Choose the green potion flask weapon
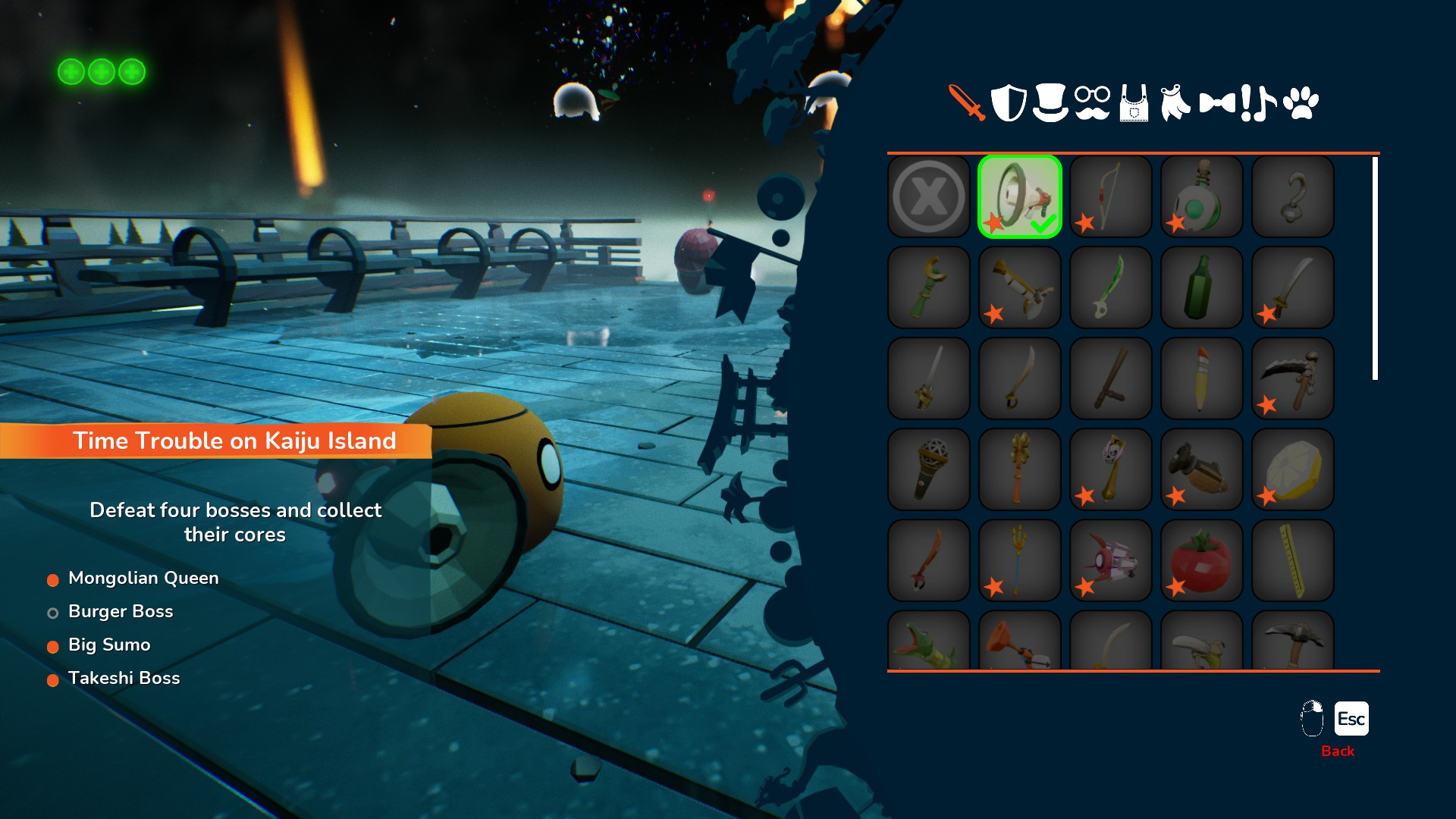Image resolution: width=1456 pixels, height=819 pixels. point(1202,196)
